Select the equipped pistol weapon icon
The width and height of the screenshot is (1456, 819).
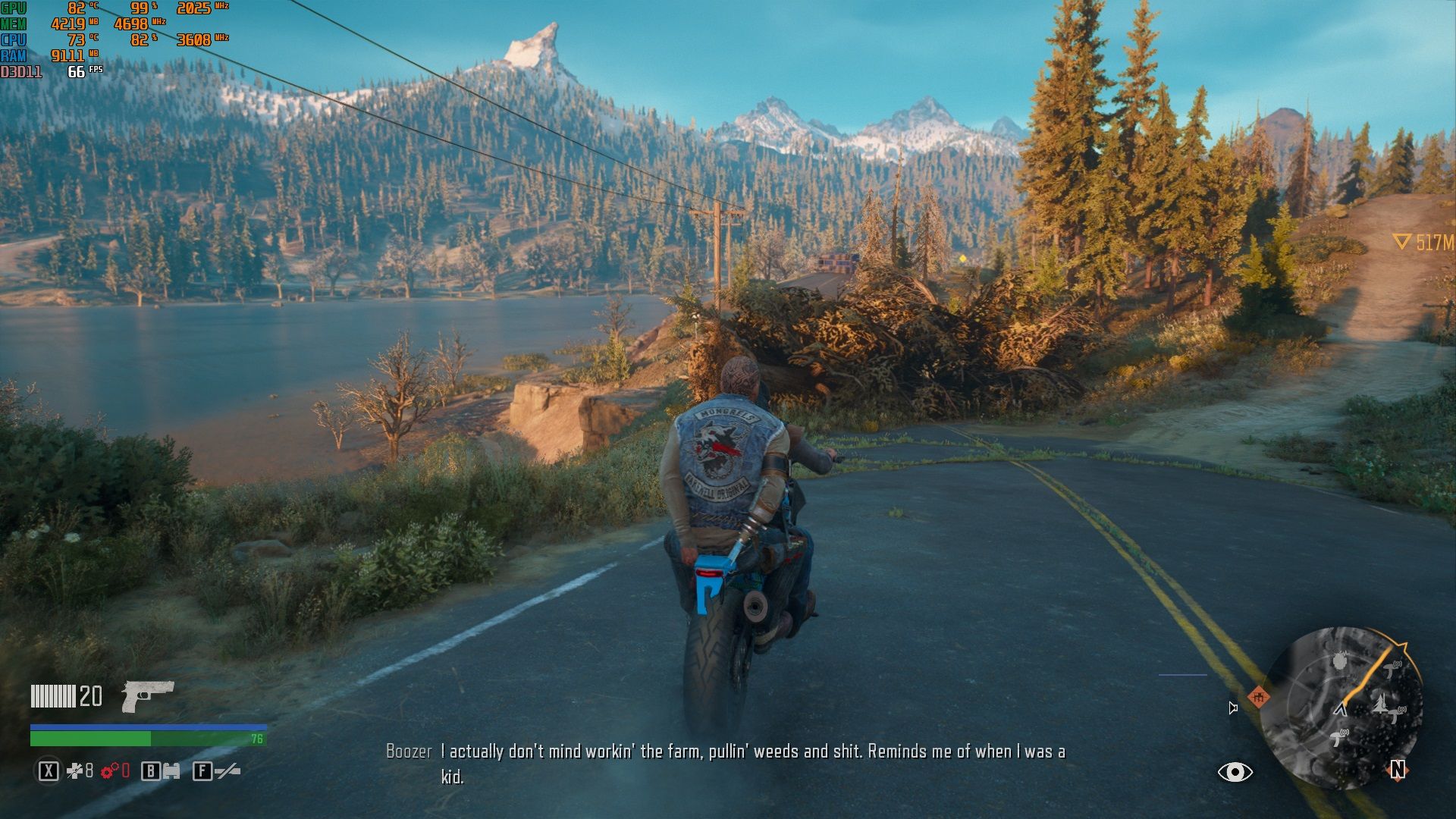pos(147,695)
